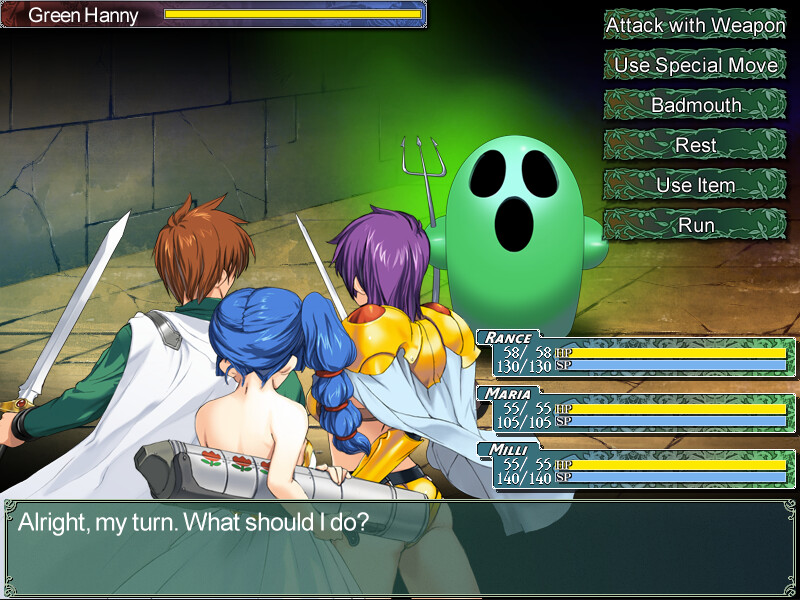Choose Attack with Weapon
Viewport: 800px width, 600px height.
pyautogui.click(x=695, y=25)
